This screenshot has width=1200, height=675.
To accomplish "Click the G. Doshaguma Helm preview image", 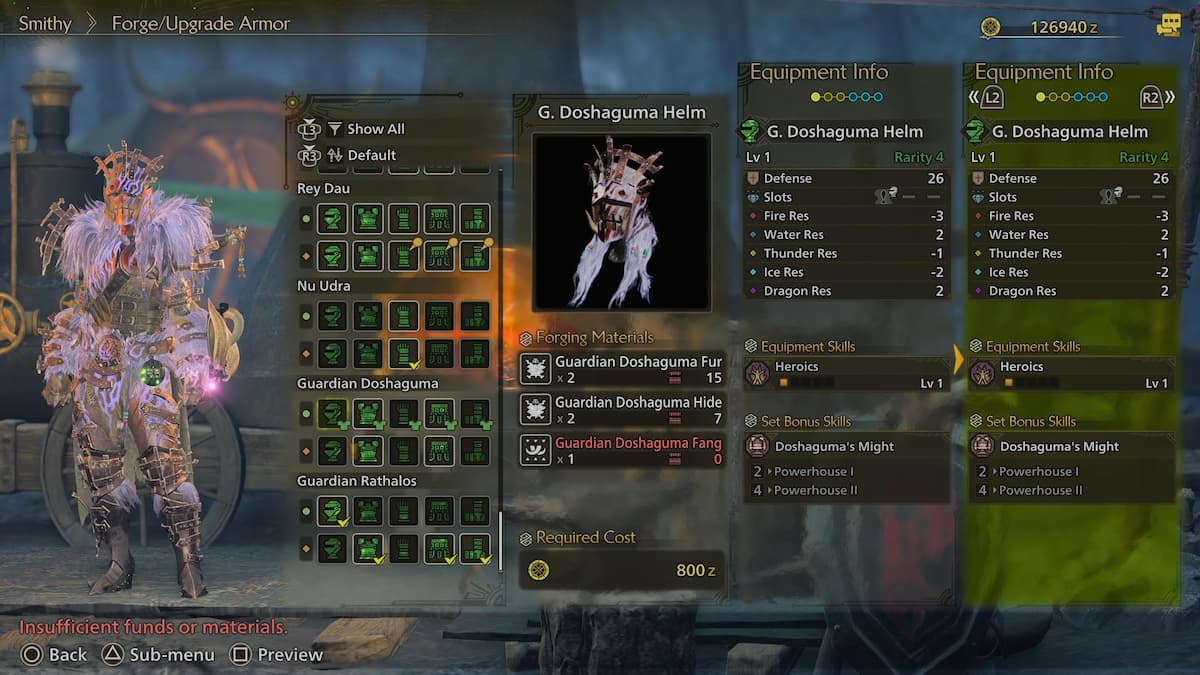I will pos(621,222).
